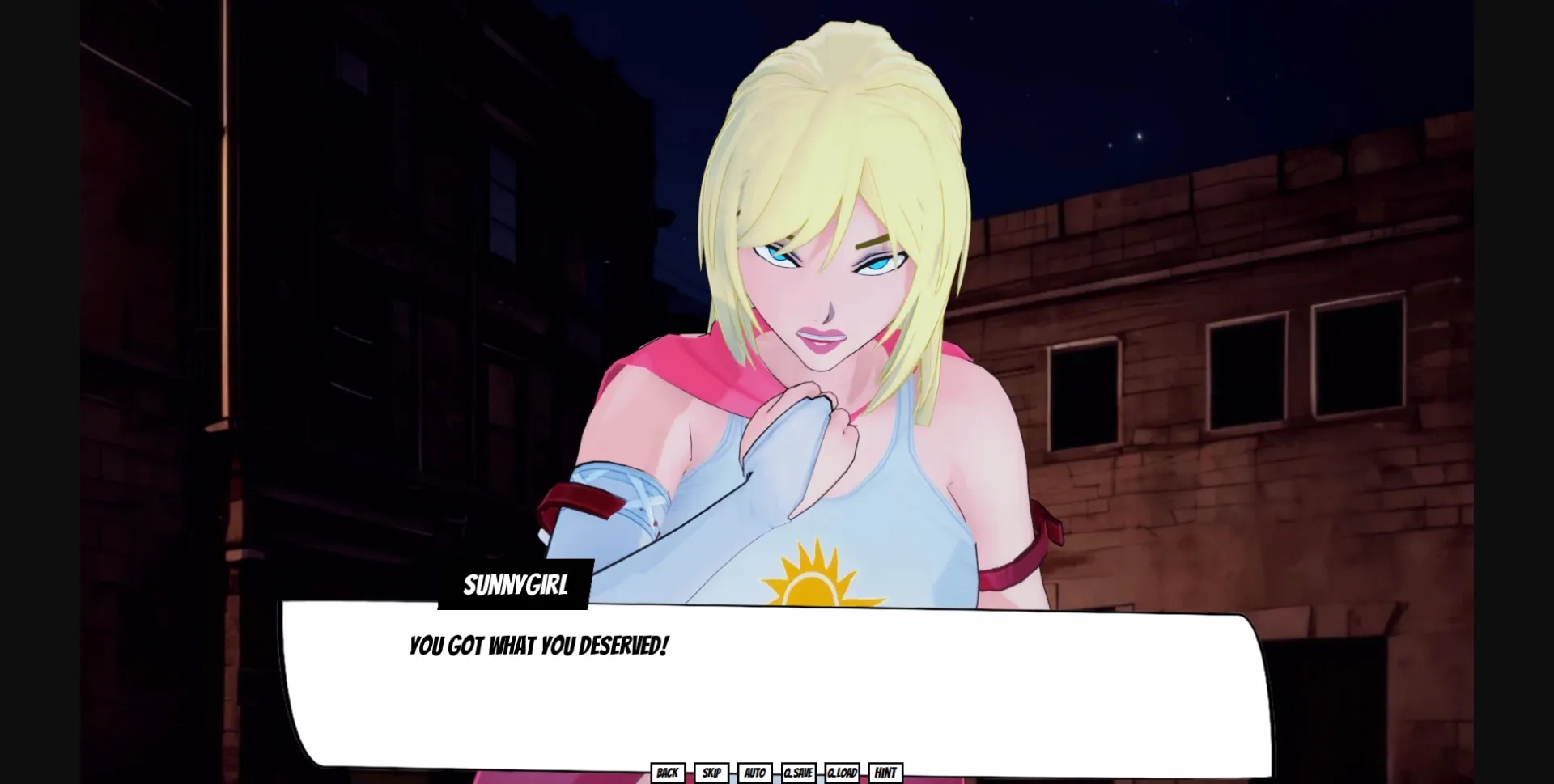
Task: Quick load using the Q.Load button
Action: [x=842, y=773]
